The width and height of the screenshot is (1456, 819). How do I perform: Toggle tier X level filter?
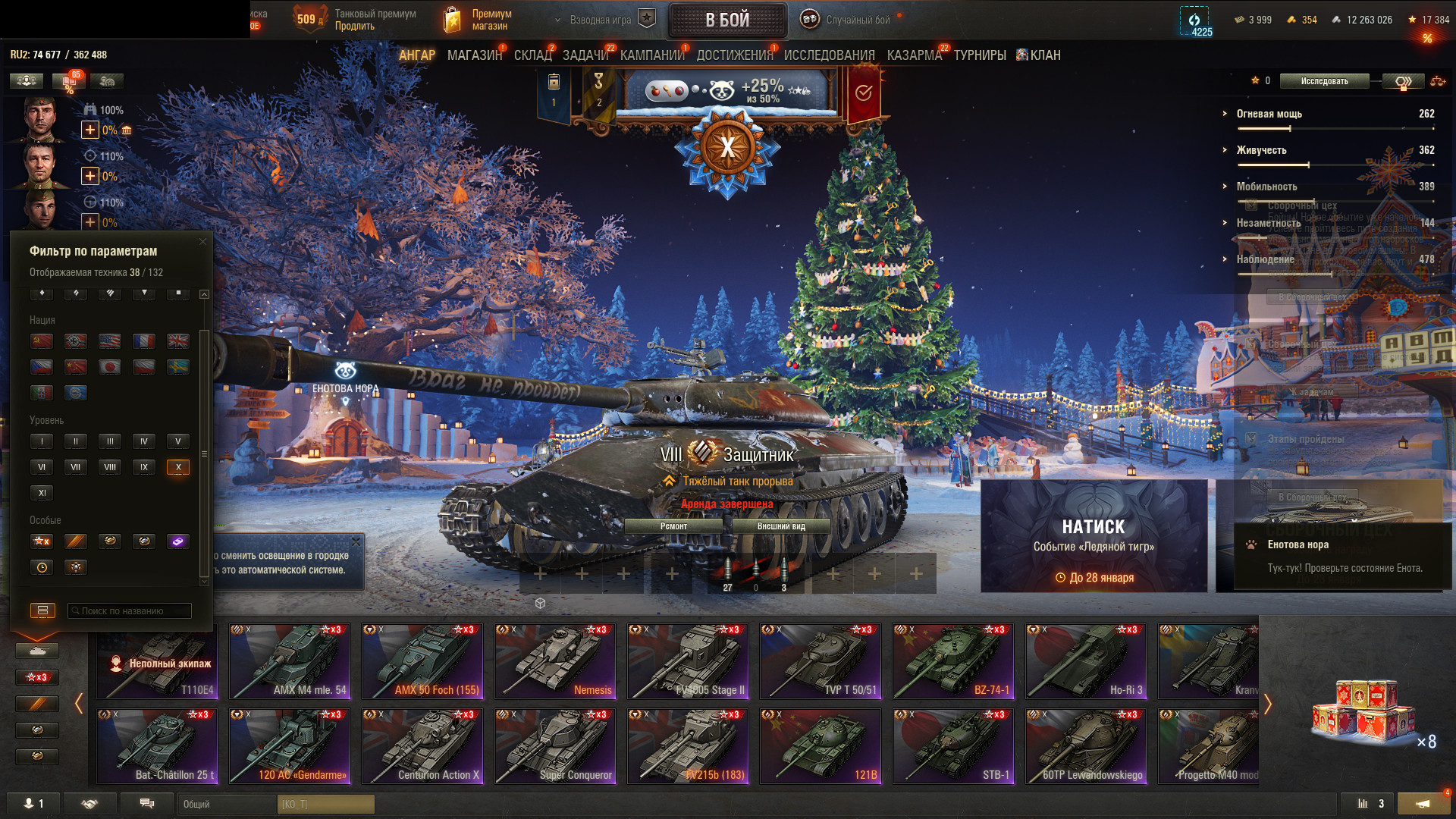coord(178,467)
